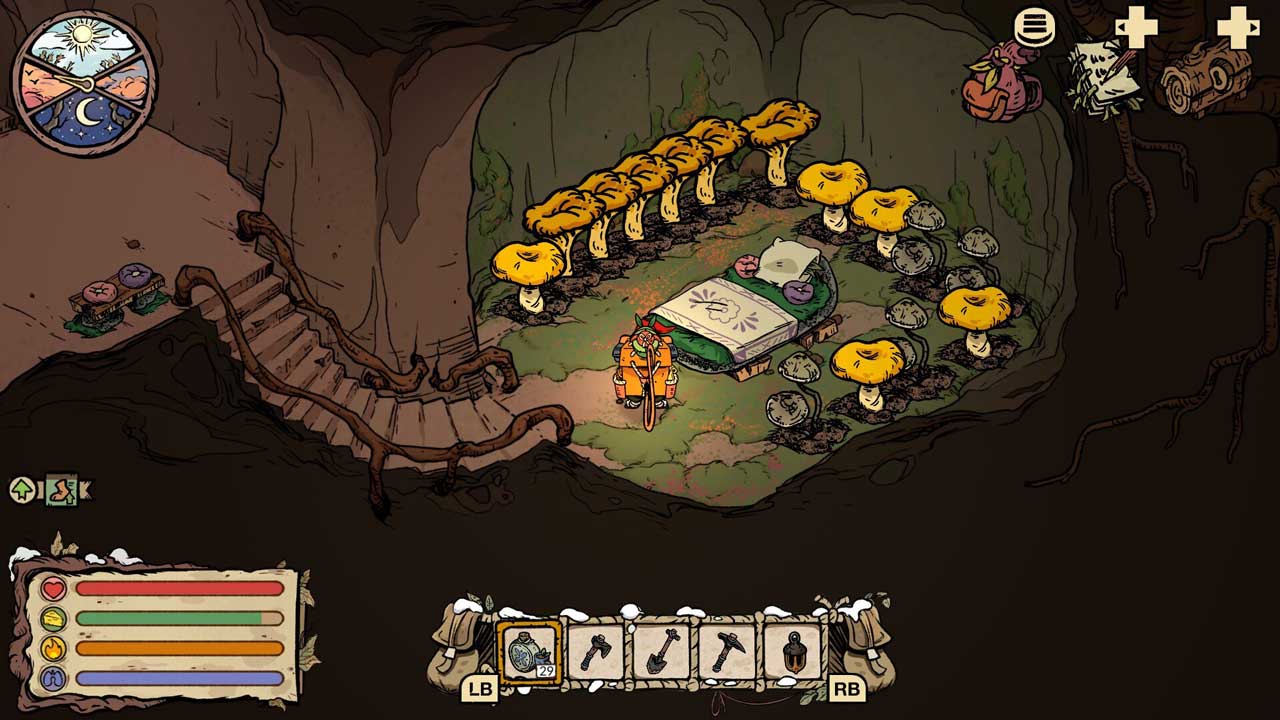This screenshot has width=1280, height=720.
Task: Select the water canteen hotbar slot
Action: point(528,652)
